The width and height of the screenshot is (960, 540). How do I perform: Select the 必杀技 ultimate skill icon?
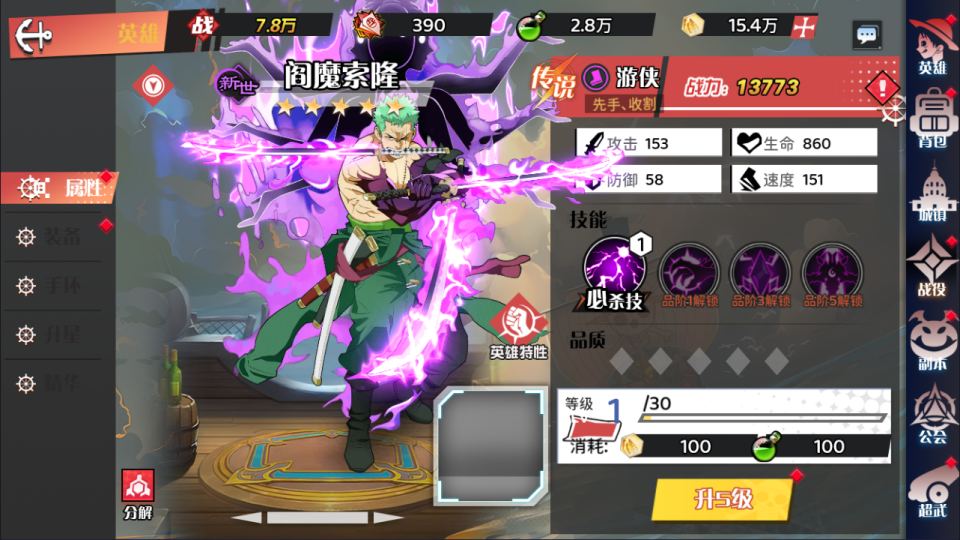click(x=615, y=268)
